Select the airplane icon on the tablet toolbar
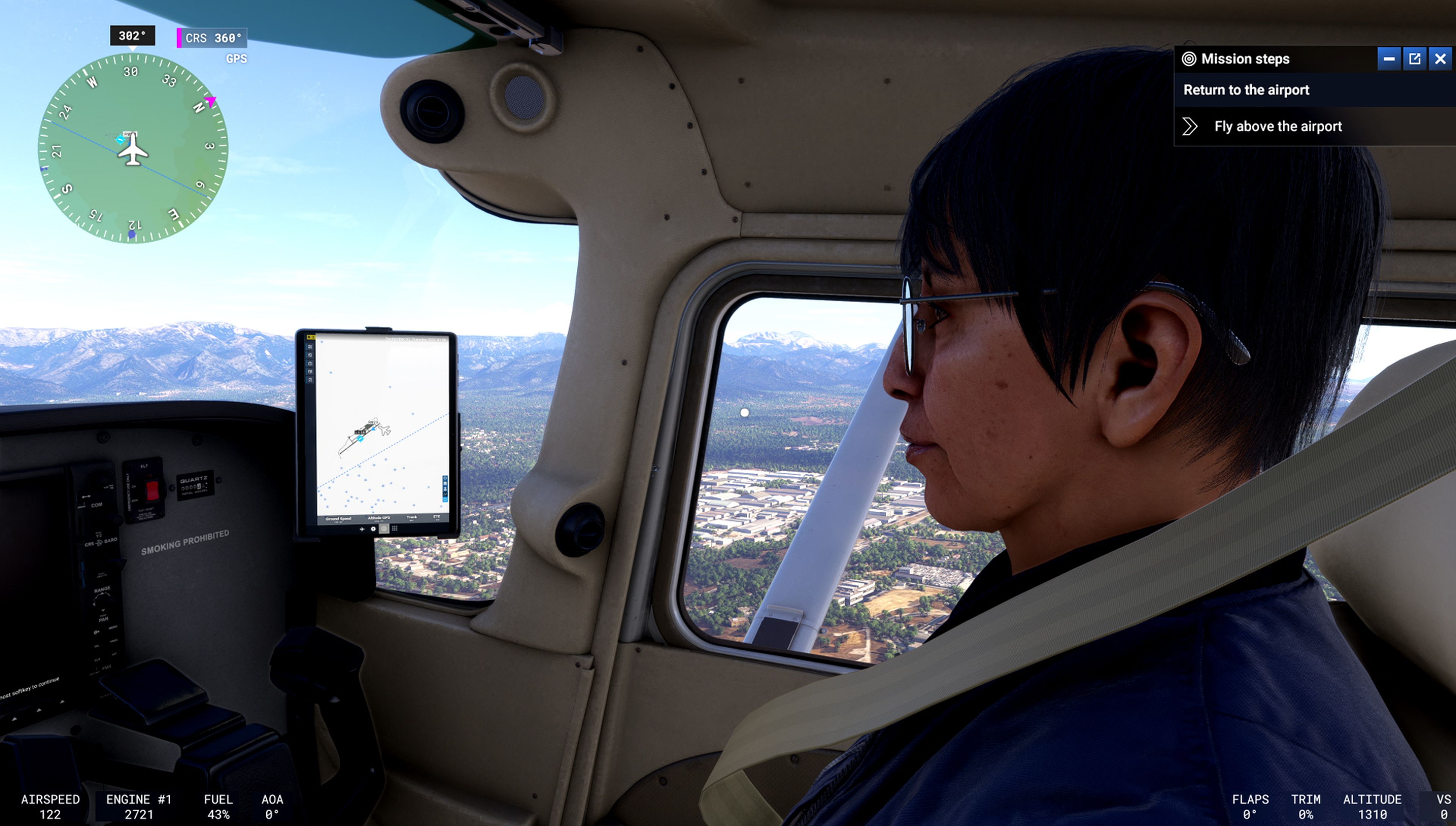The image size is (1456, 826). click(x=363, y=529)
